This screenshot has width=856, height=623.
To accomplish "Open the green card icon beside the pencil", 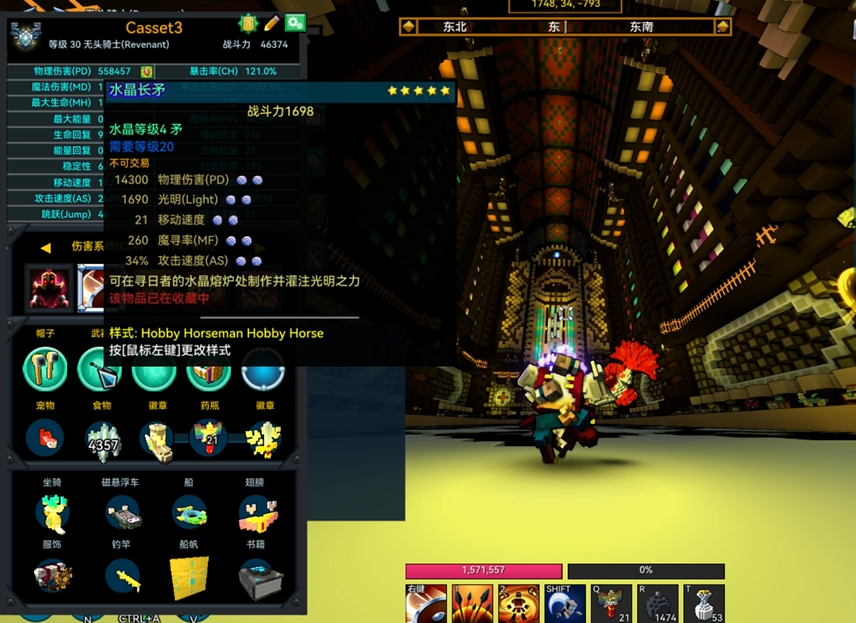I will (248, 23).
